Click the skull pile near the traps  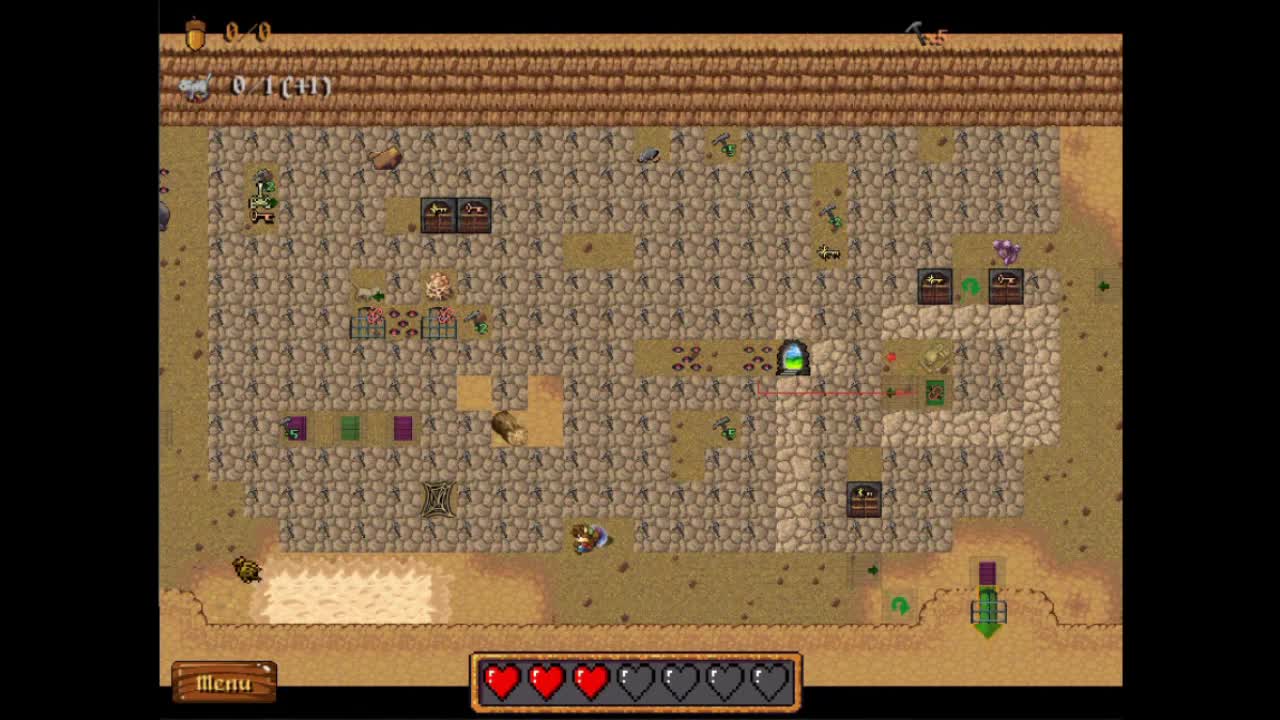(x=440, y=285)
